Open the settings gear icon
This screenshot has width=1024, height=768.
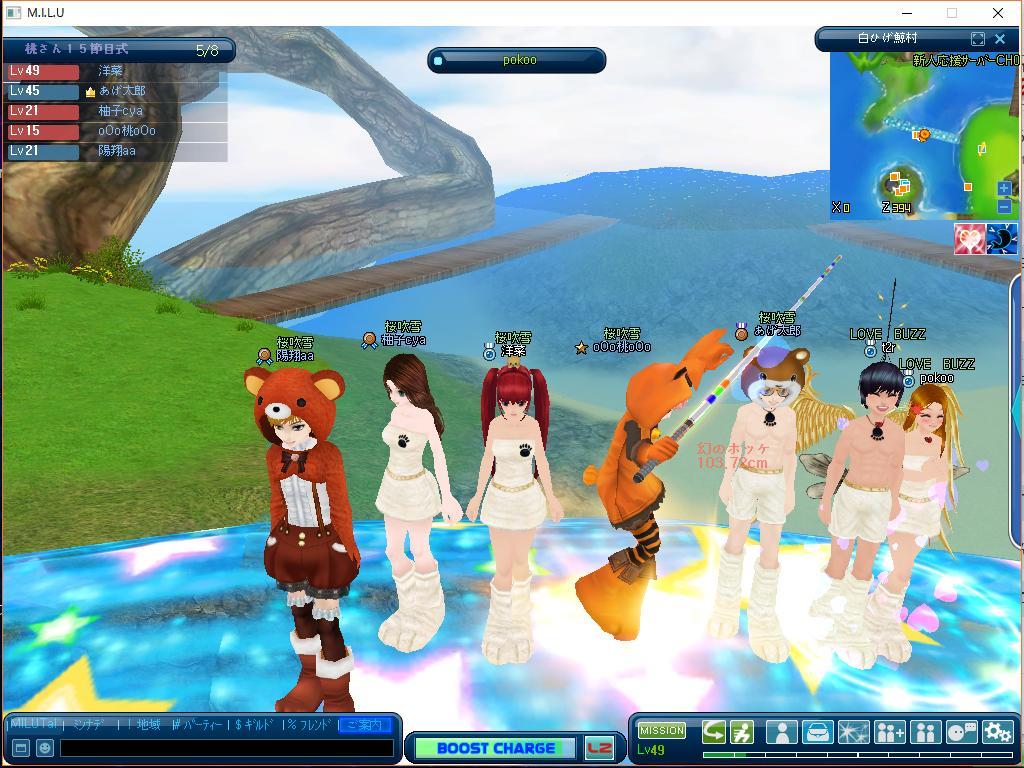pos(997,732)
